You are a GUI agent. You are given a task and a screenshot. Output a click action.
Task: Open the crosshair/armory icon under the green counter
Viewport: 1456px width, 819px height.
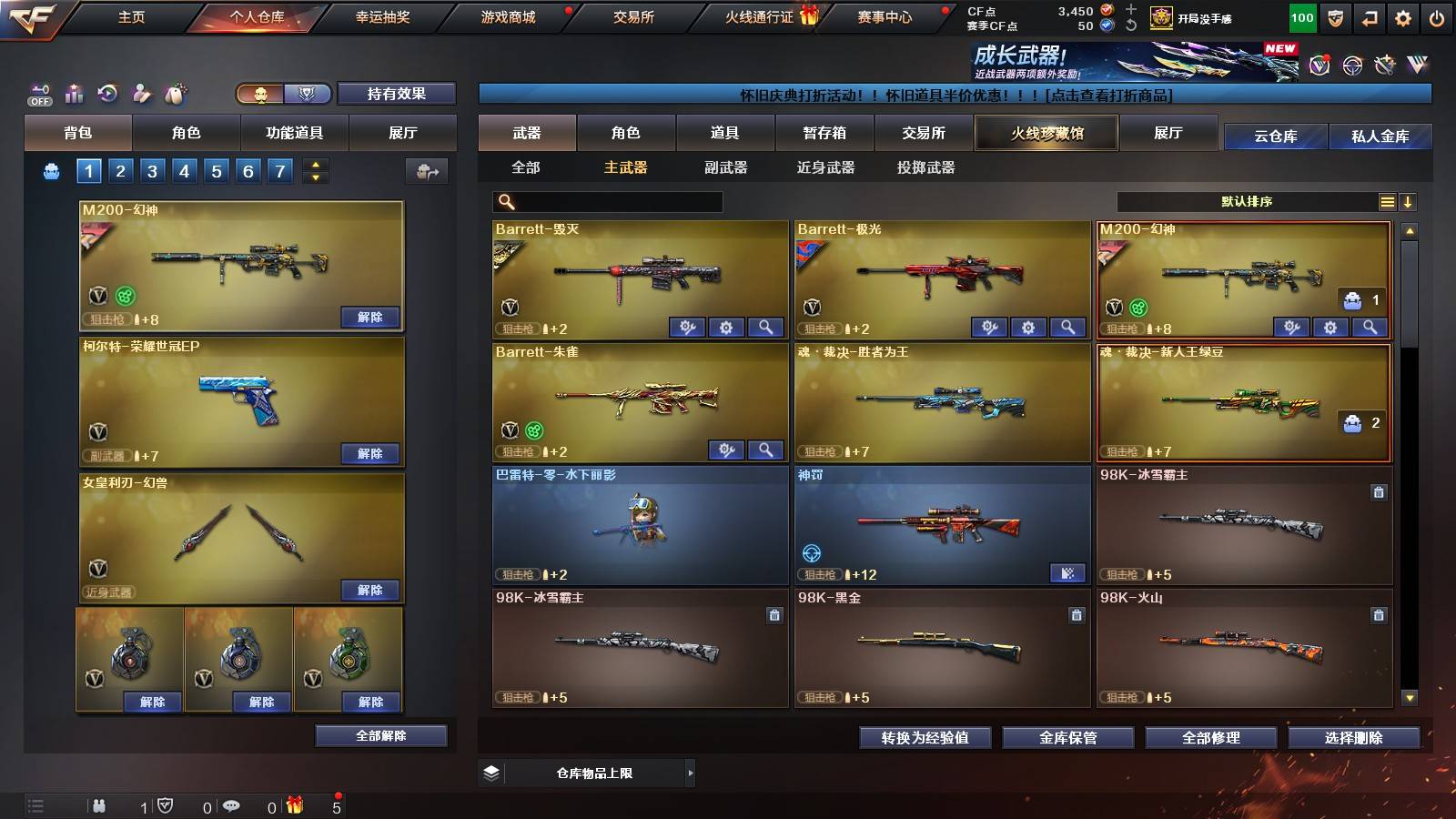pyautogui.click(x=1350, y=66)
